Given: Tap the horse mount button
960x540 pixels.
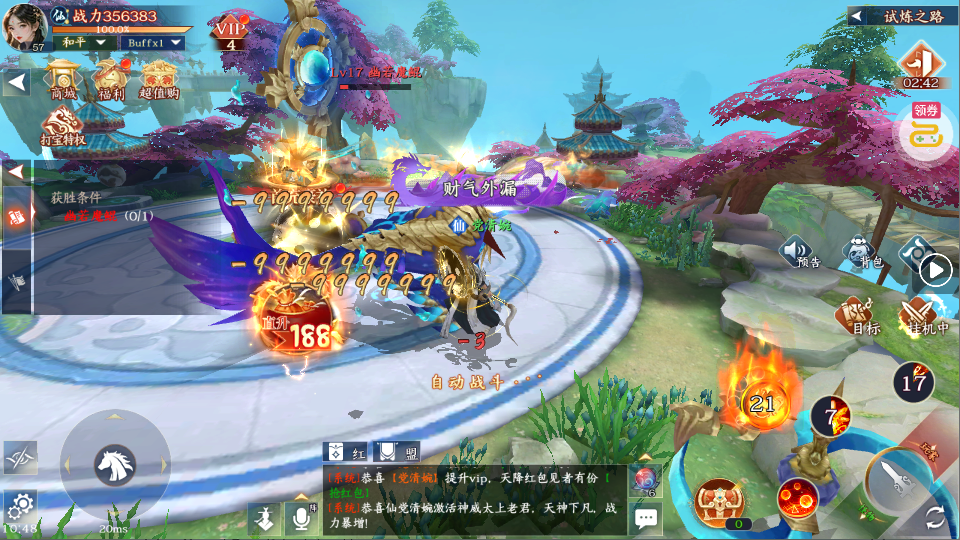Looking at the screenshot, I should coord(115,464).
